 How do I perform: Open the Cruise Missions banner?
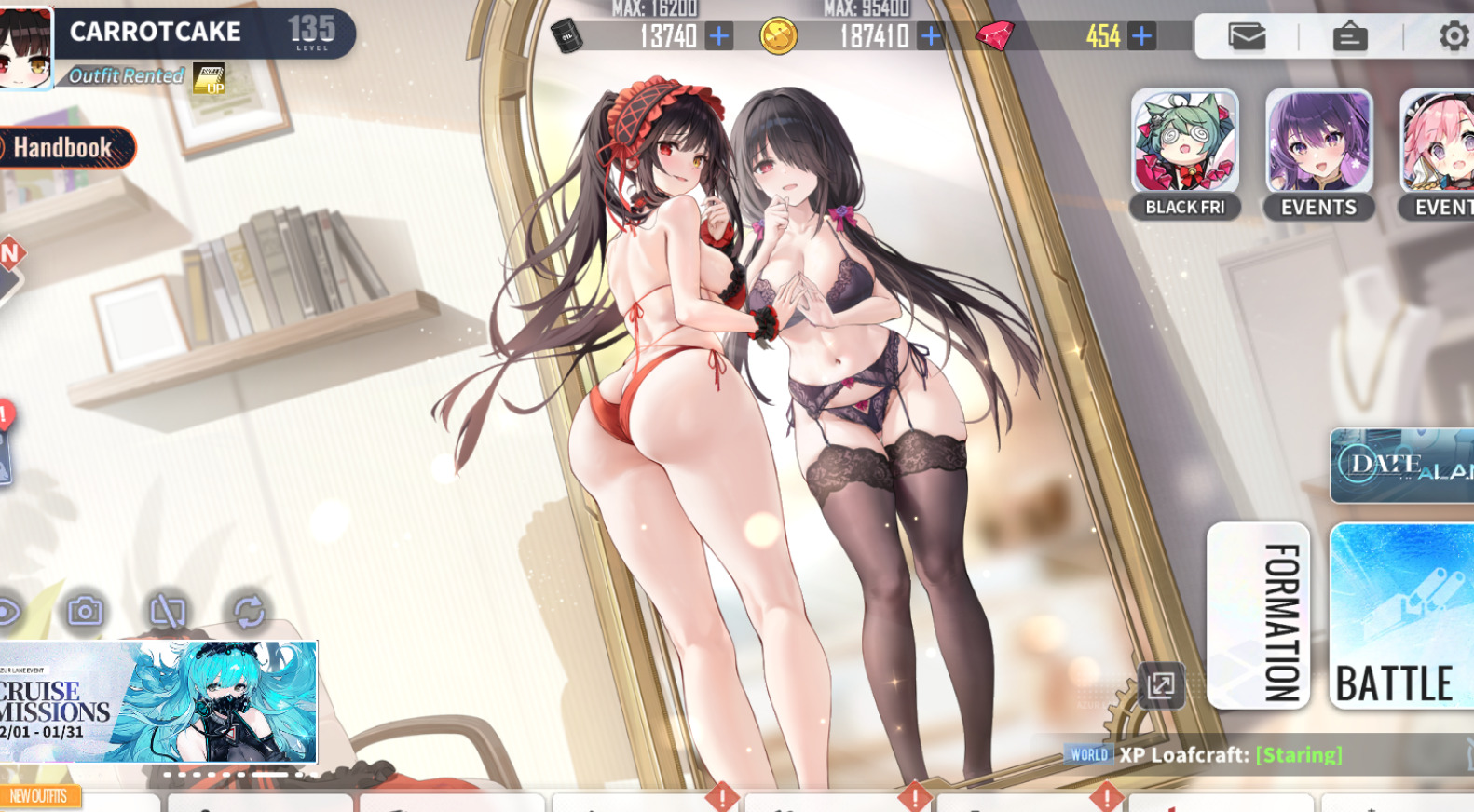[158, 702]
